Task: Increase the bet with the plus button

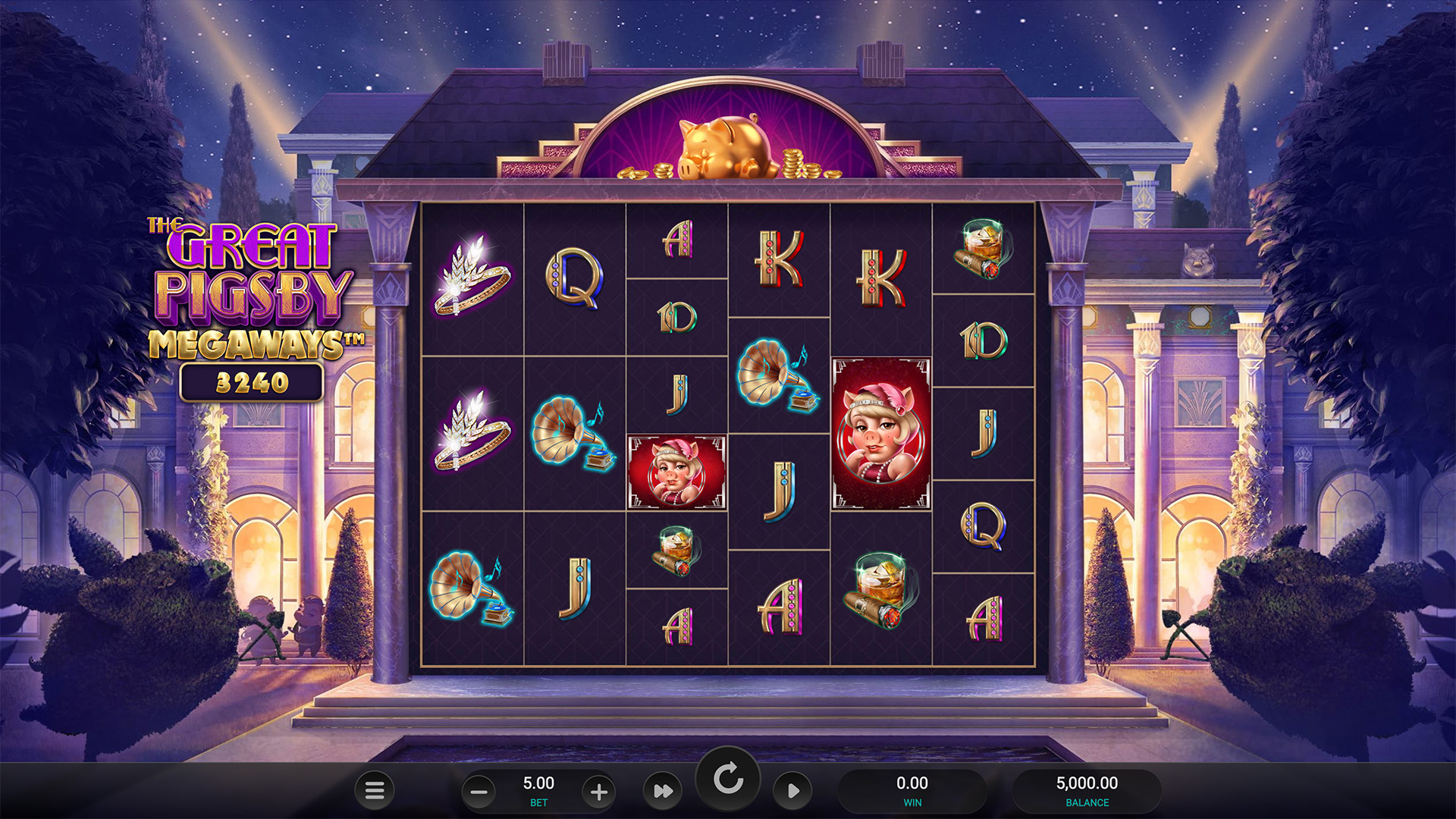Action: click(599, 792)
